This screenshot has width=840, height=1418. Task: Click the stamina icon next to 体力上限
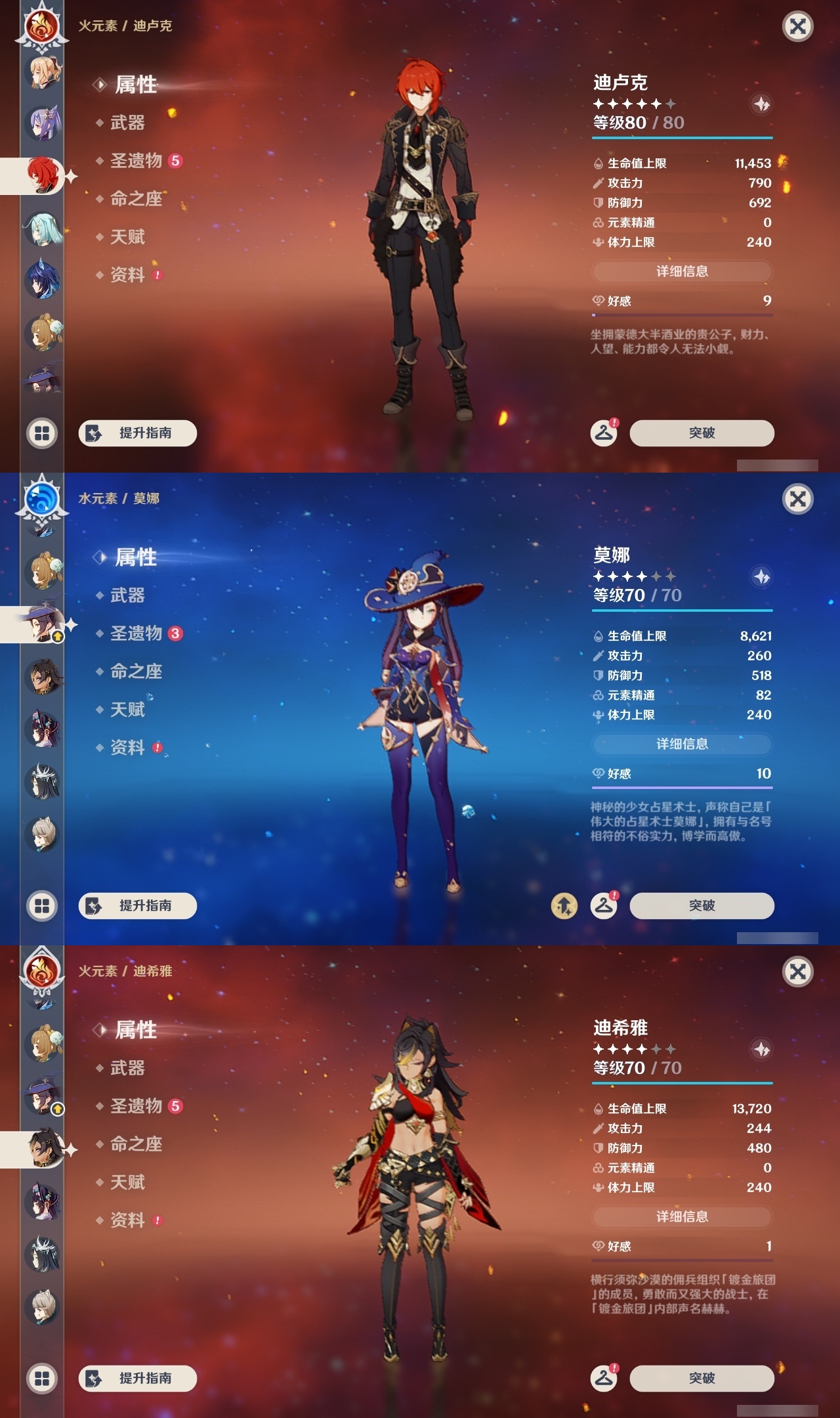pos(597,242)
